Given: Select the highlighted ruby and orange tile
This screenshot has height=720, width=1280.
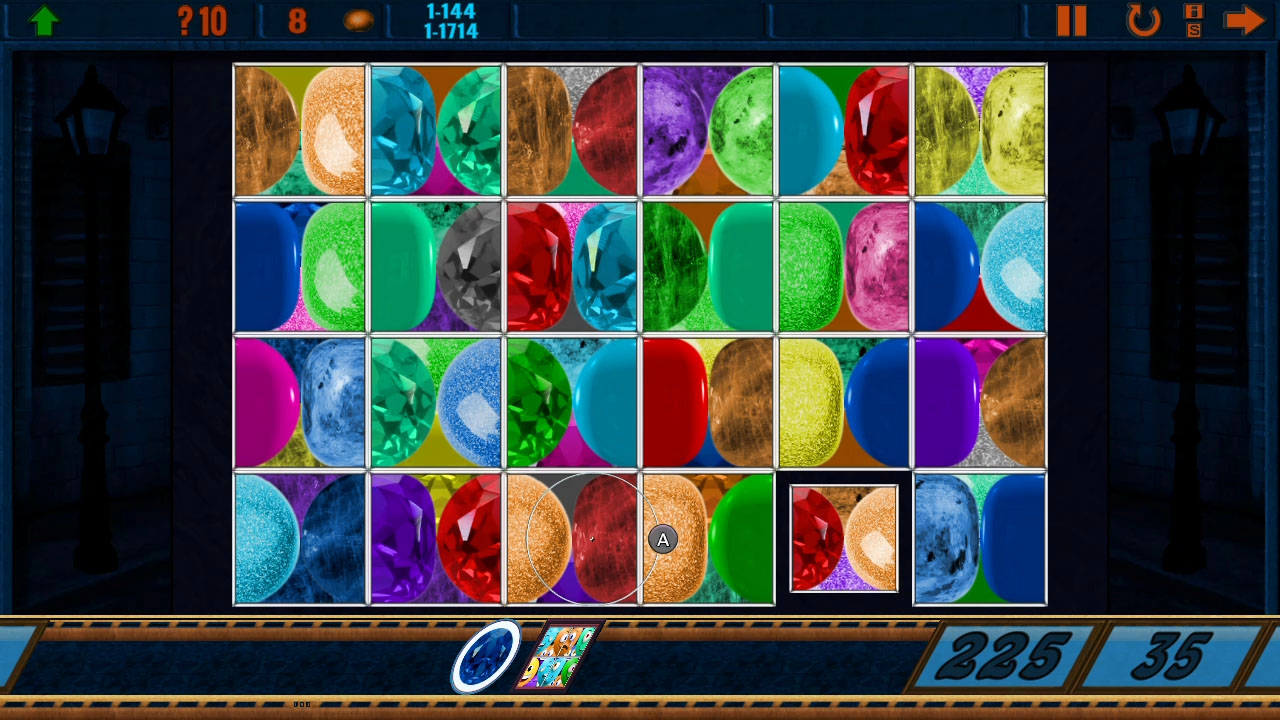Looking at the screenshot, I should (843, 537).
